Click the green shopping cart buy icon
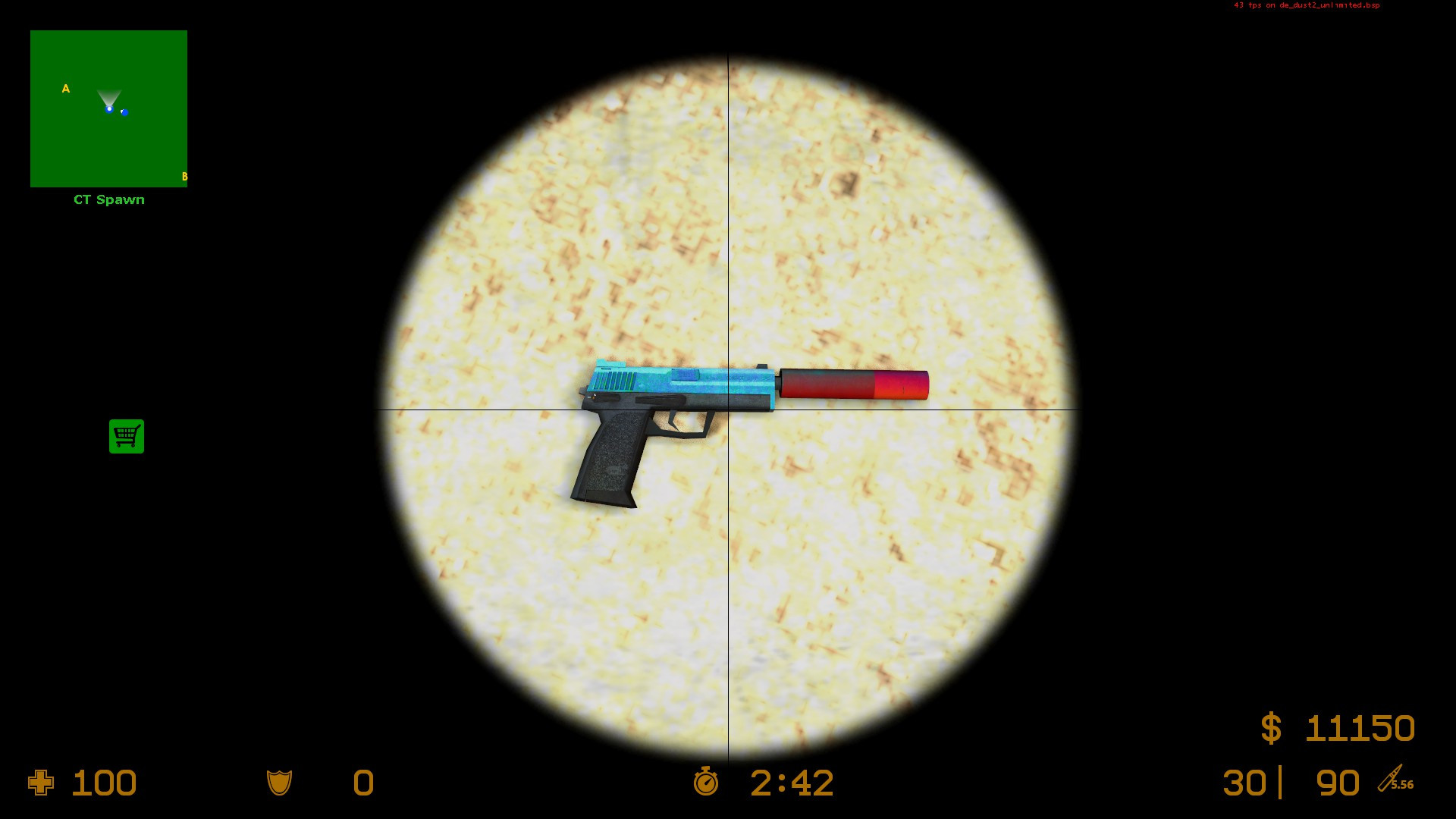 [x=126, y=438]
